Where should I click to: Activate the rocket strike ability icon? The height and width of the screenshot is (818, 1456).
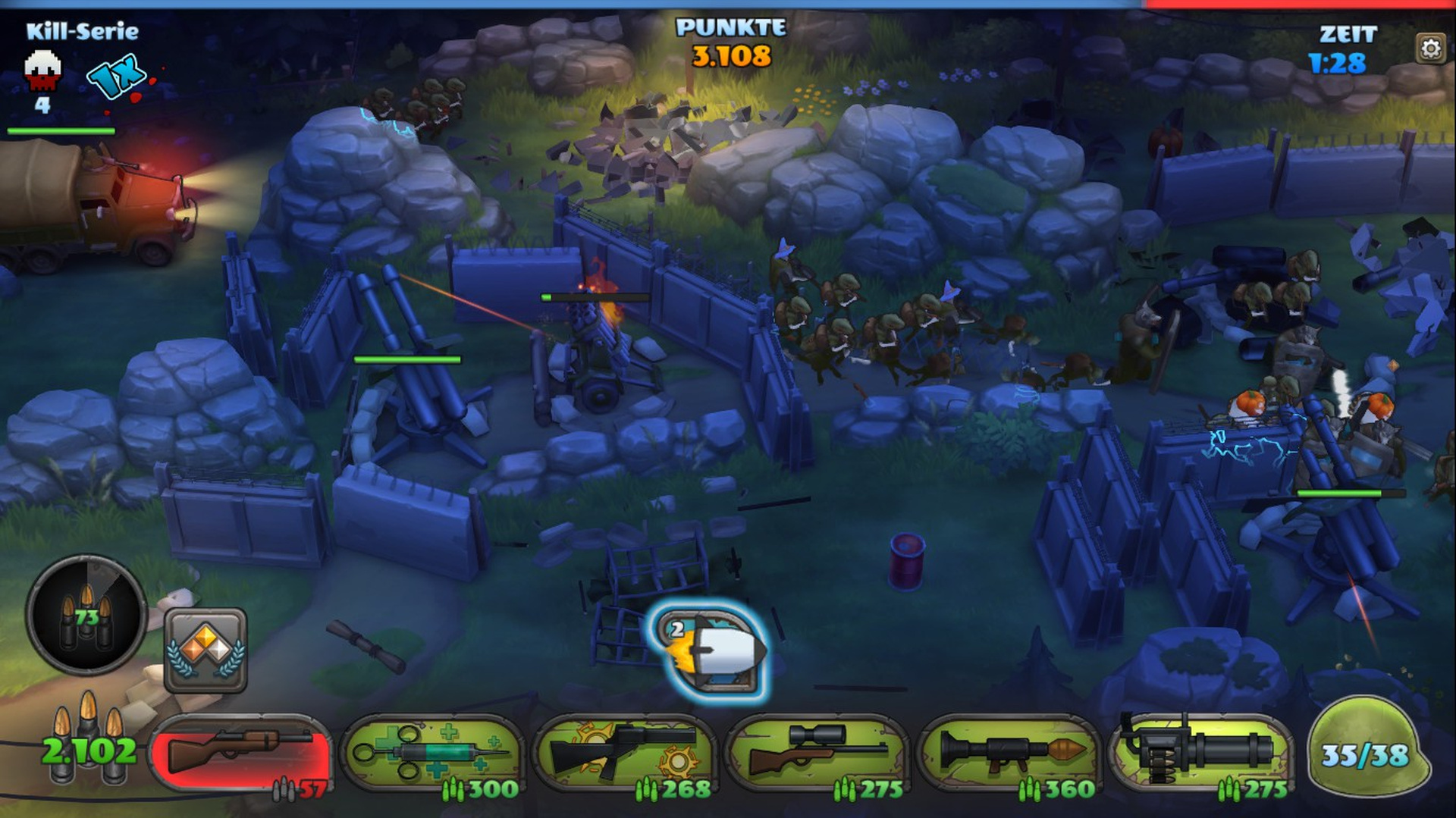(711, 650)
